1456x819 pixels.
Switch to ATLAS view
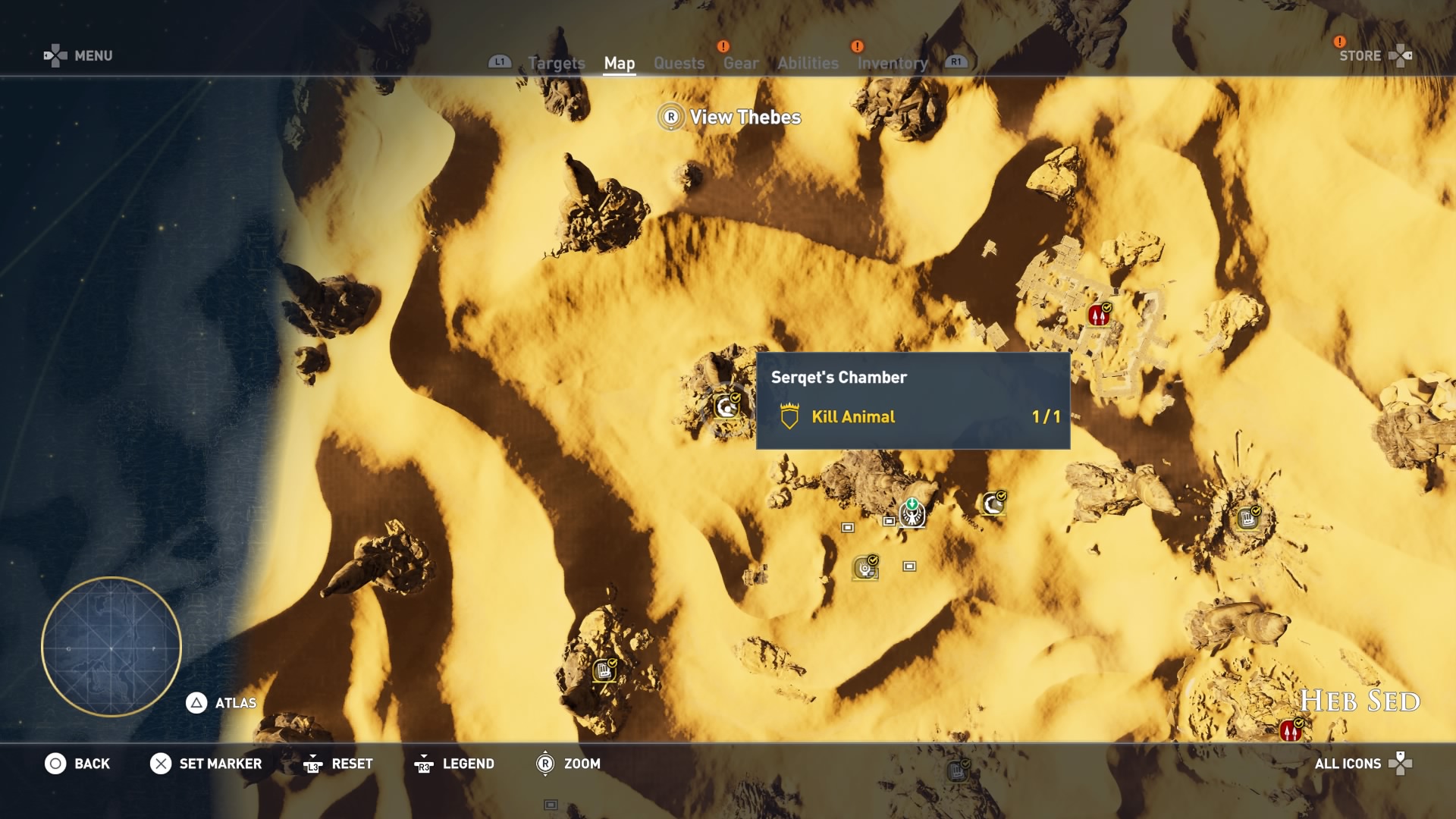click(221, 703)
